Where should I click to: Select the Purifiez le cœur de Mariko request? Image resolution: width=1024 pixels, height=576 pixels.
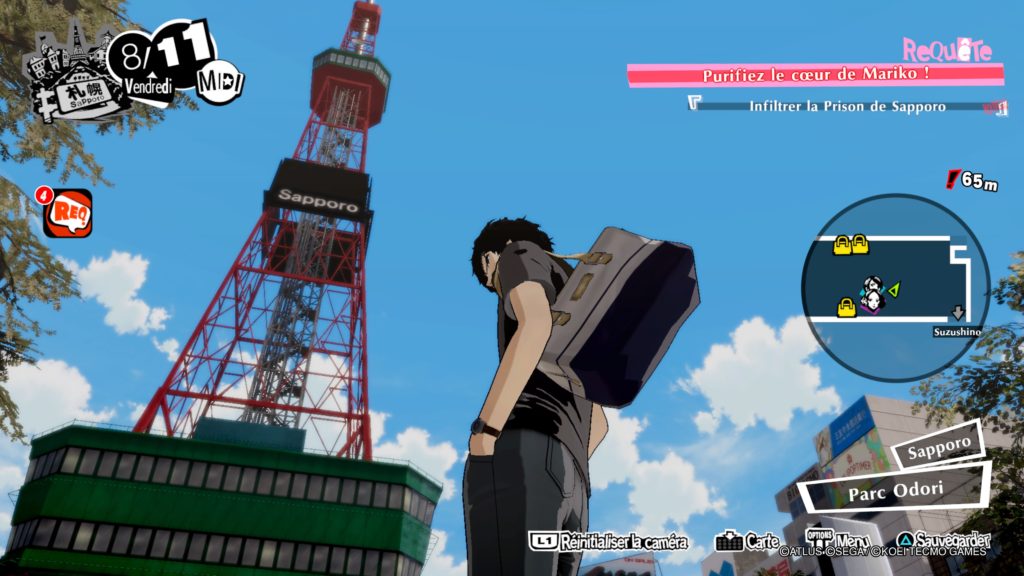tap(815, 75)
